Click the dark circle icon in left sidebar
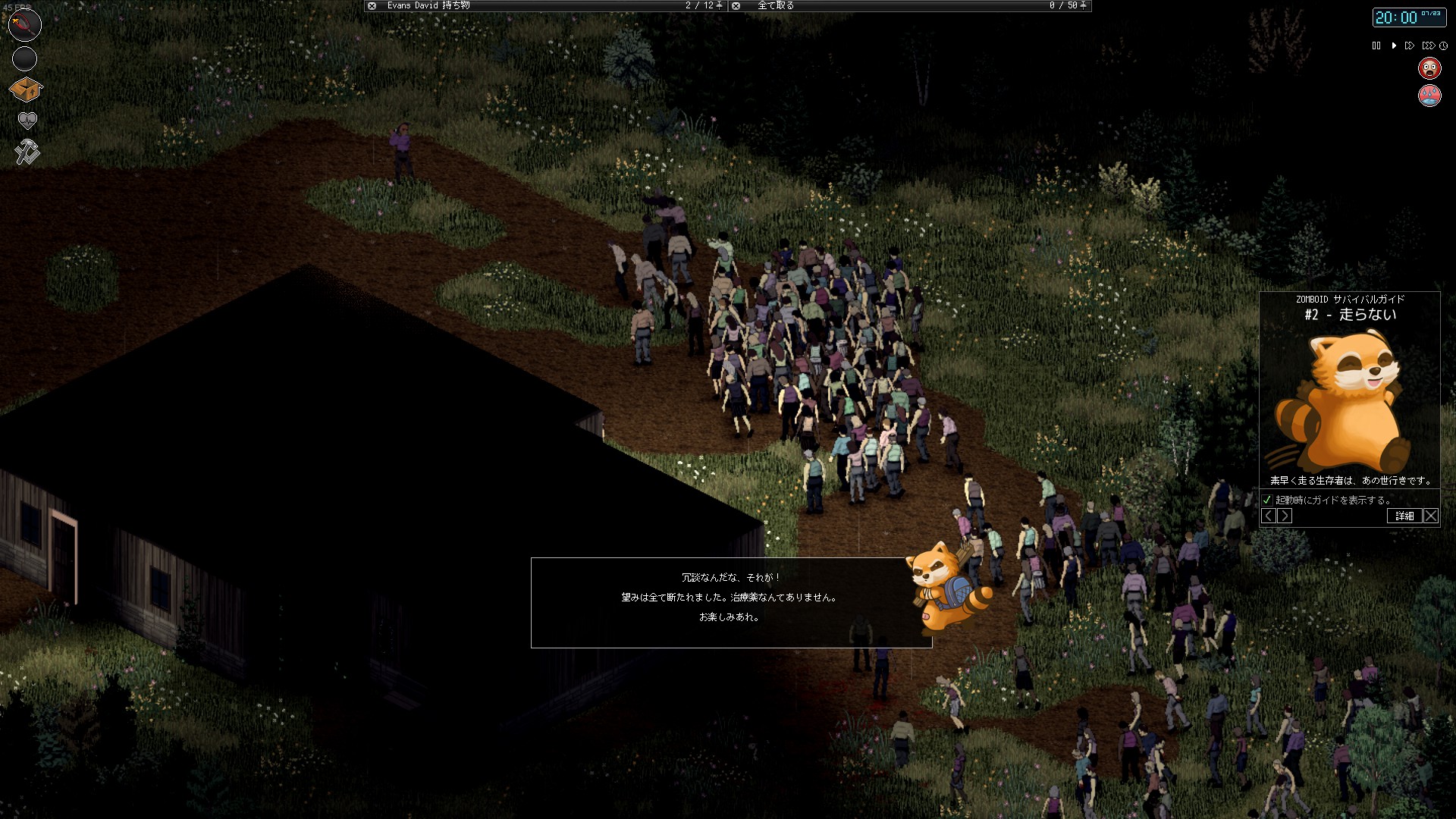 coord(24,58)
